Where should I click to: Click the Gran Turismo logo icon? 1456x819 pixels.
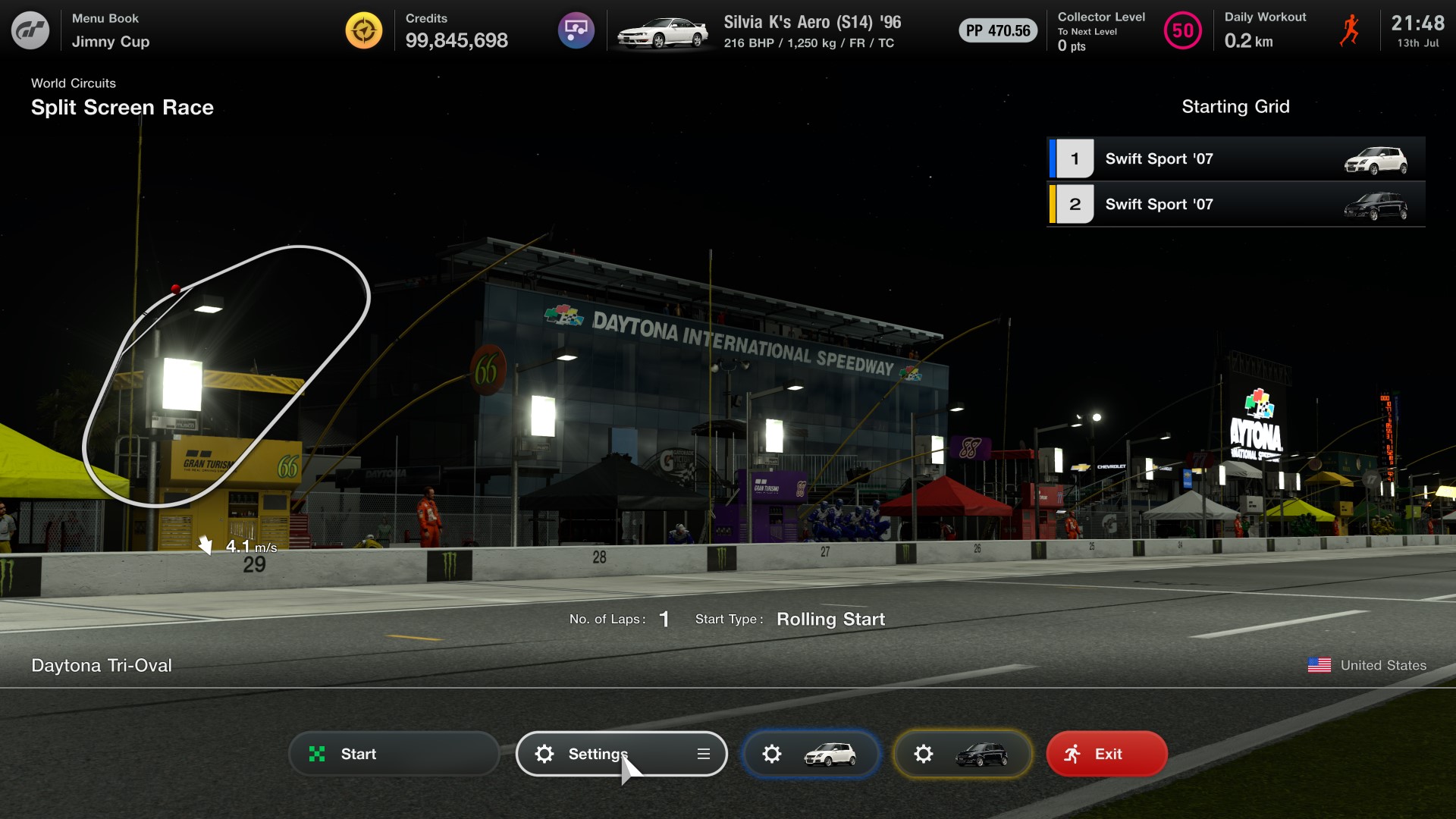tap(30, 30)
